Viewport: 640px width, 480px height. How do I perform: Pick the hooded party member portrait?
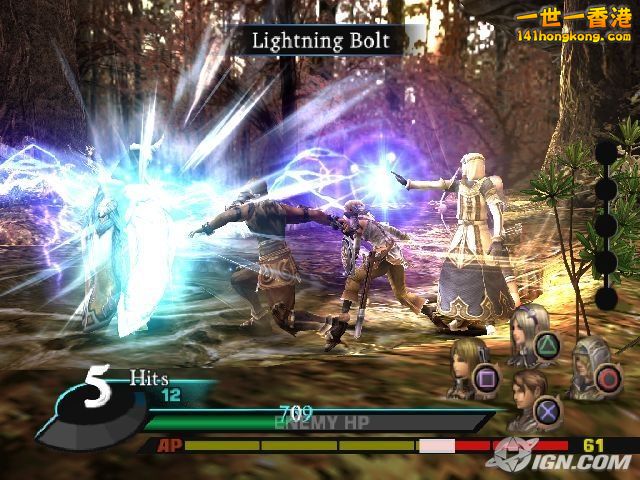point(586,362)
